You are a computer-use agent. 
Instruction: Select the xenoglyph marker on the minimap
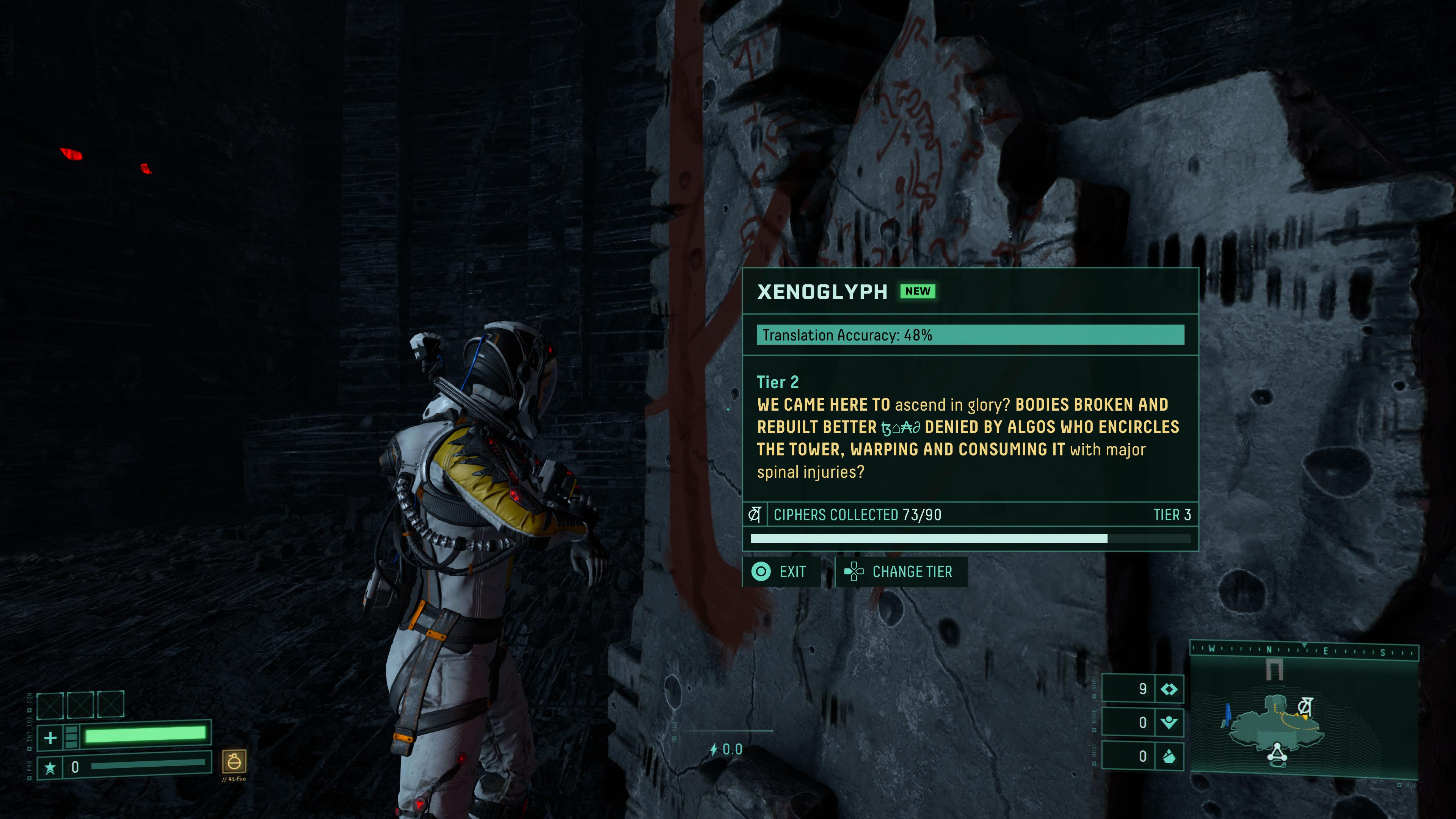(x=1304, y=706)
